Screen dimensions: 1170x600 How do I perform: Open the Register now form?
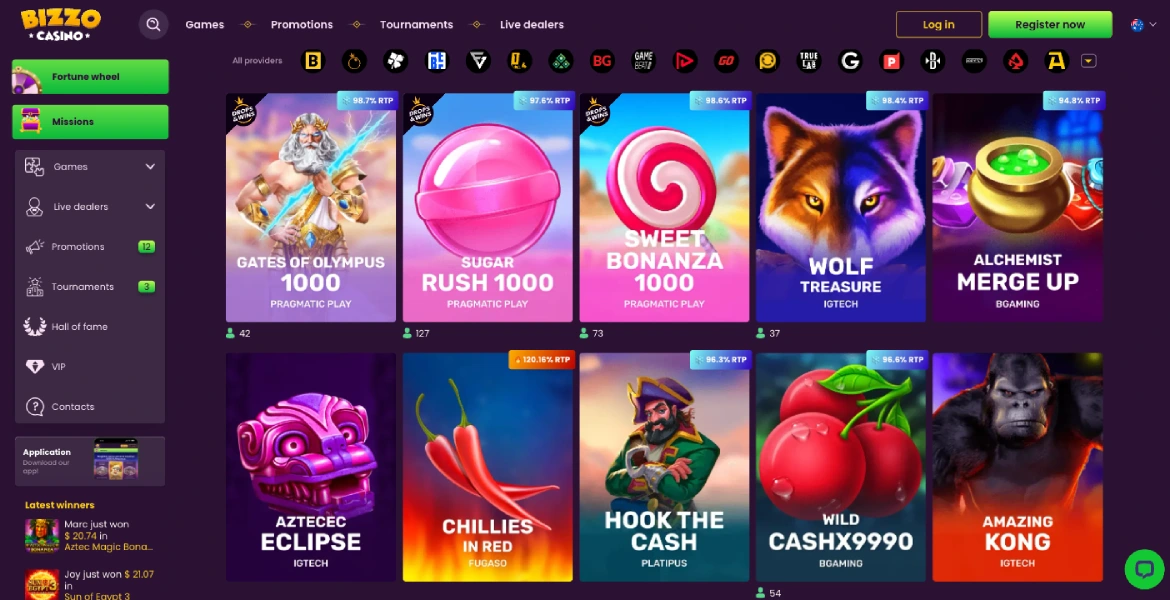1049,25
